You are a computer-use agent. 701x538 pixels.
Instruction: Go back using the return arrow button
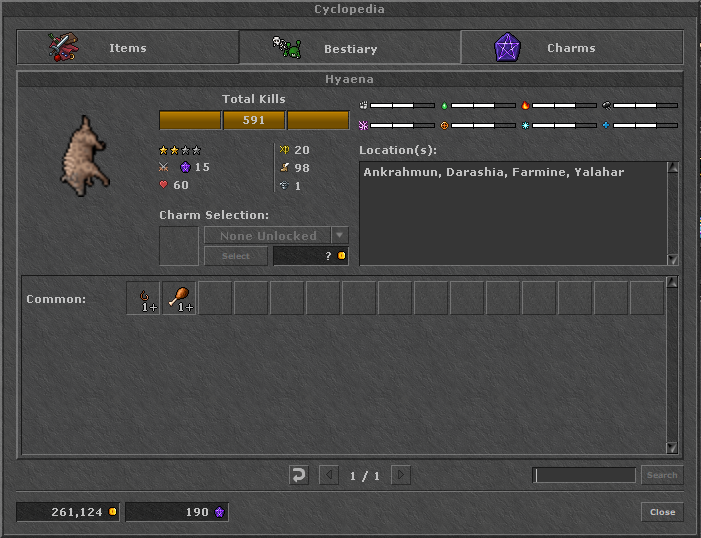(x=298, y=475)
